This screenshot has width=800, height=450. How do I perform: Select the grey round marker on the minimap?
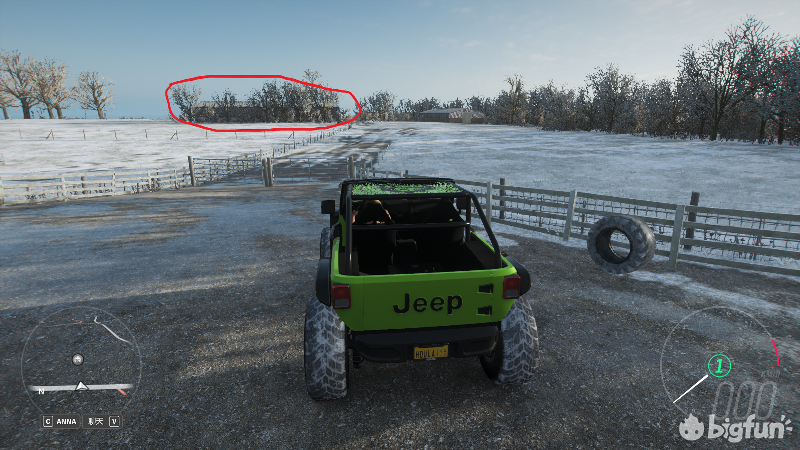[77, 358]
